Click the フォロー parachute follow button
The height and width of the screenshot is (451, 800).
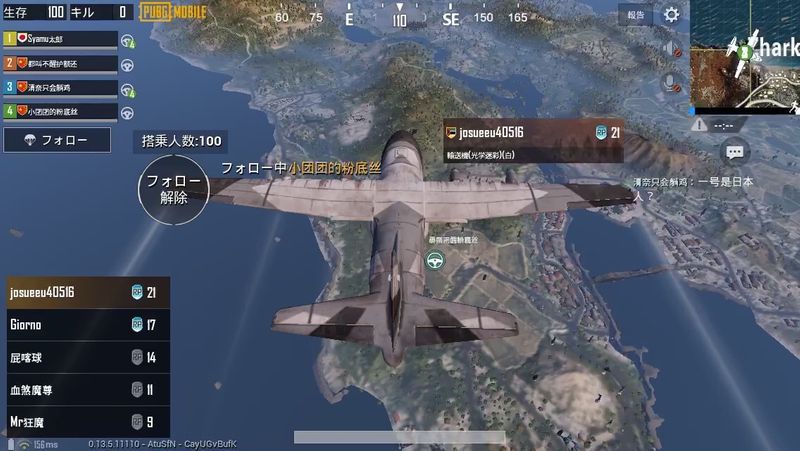pos(56,140)
